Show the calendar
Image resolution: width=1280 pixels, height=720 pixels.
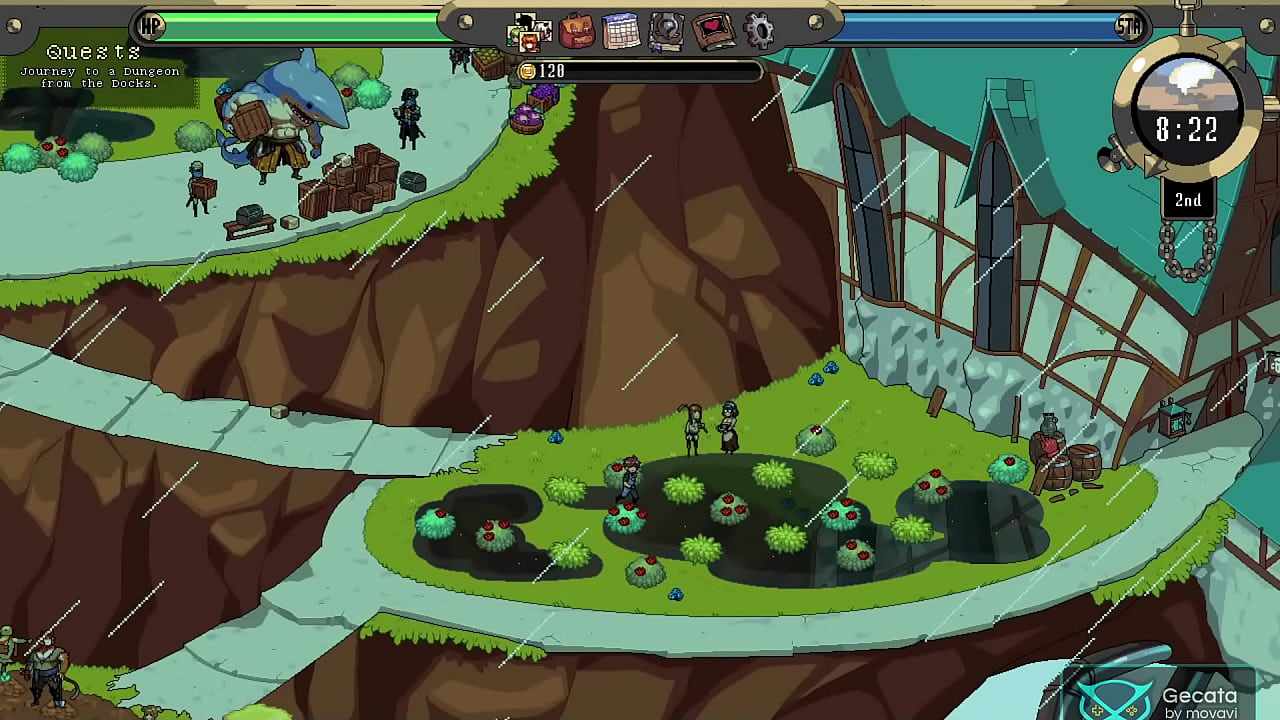pyautogui.click(x=621, y=32)
